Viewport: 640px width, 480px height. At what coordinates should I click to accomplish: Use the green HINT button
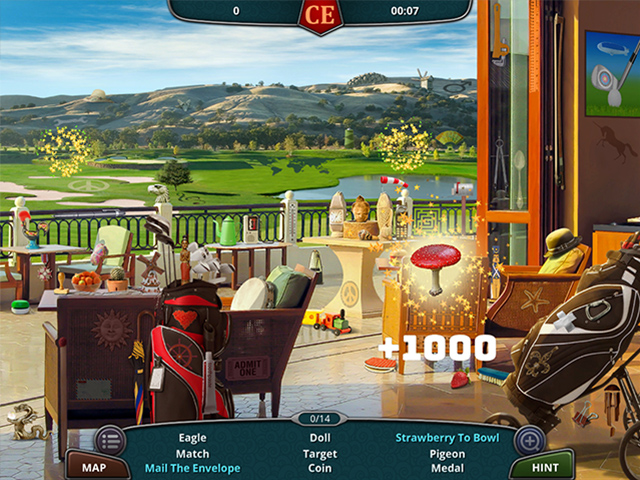[x=546, y=467]
